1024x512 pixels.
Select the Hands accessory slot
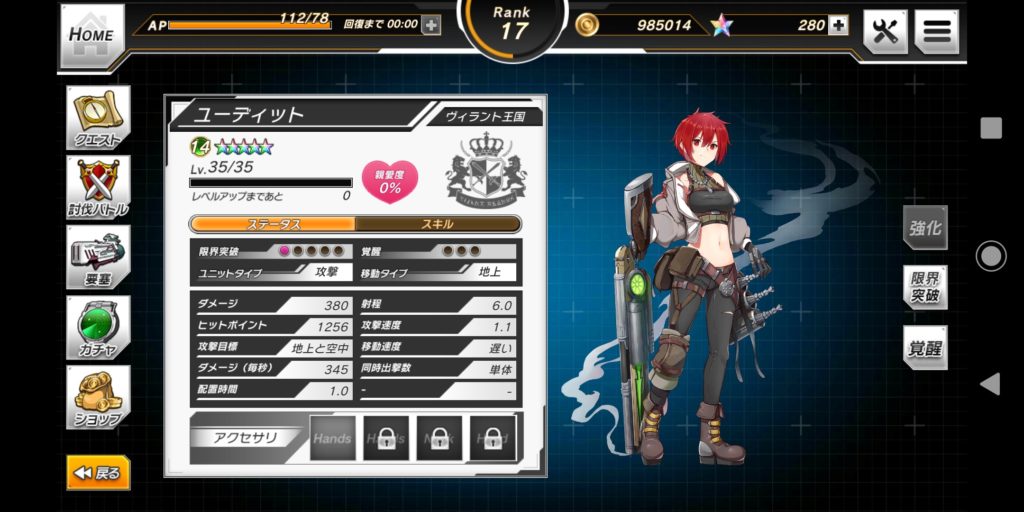[332, 438]
